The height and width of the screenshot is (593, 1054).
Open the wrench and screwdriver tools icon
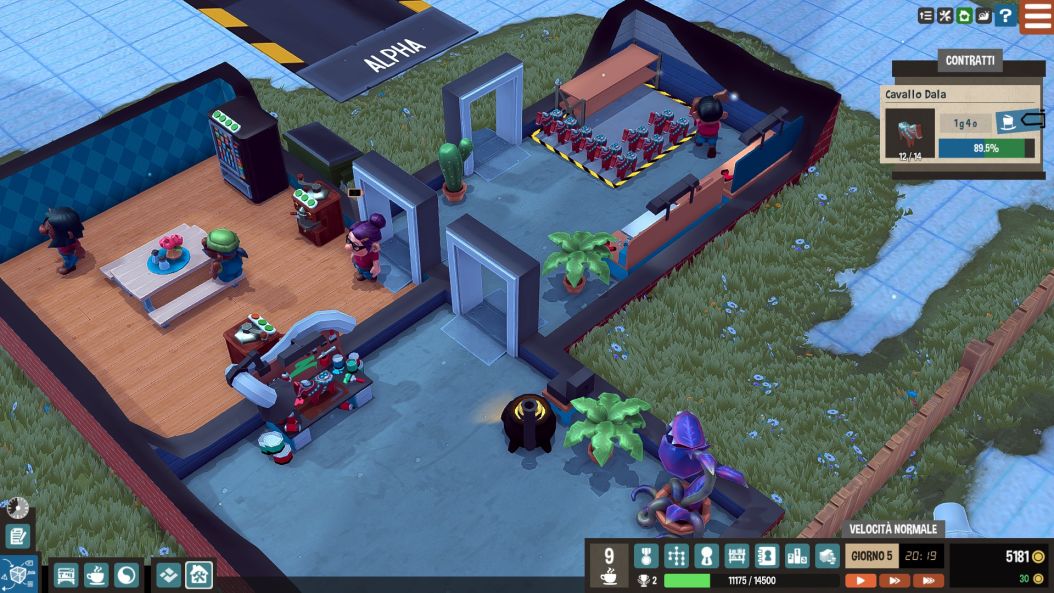tap(945, 16)
